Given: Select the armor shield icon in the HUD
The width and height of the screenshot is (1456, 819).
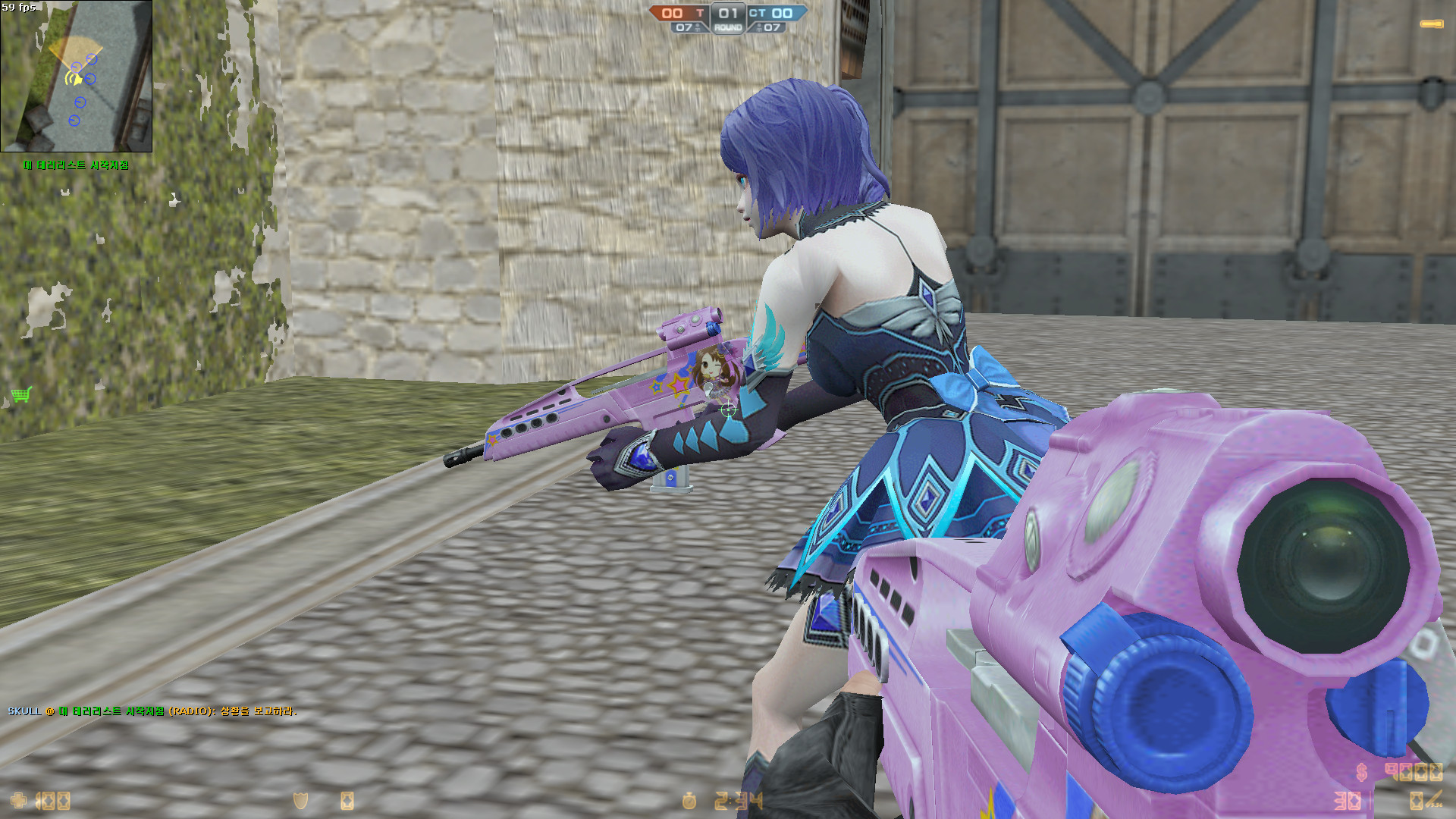Looking at the screenshot, I should coord(300,800).
